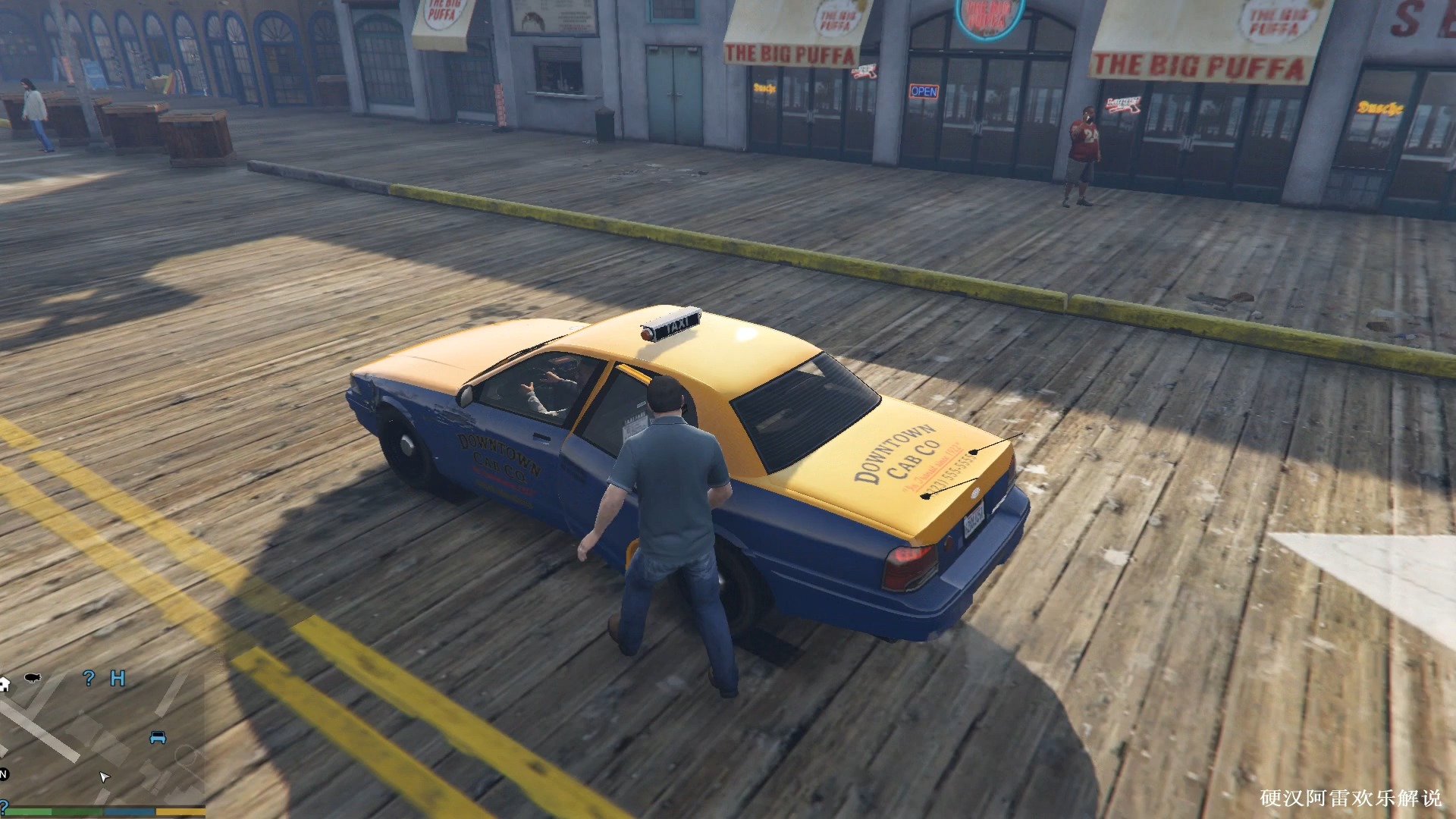
Task: Click the white player arrow on minimap
Action: click(104, 777)
